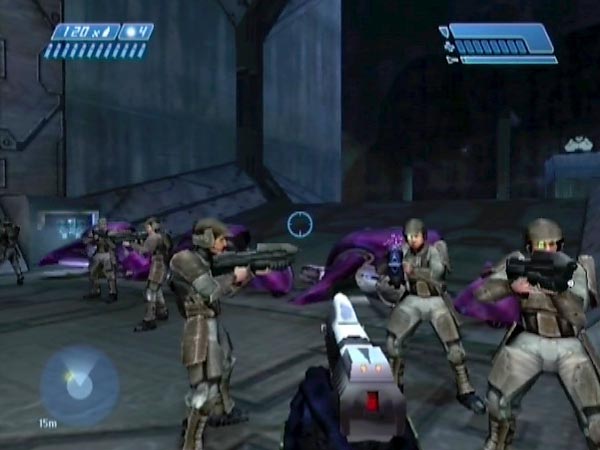The image size is (600, 450).
Task: Select the plasma grenade icon
Action: [x=130, y=32]
